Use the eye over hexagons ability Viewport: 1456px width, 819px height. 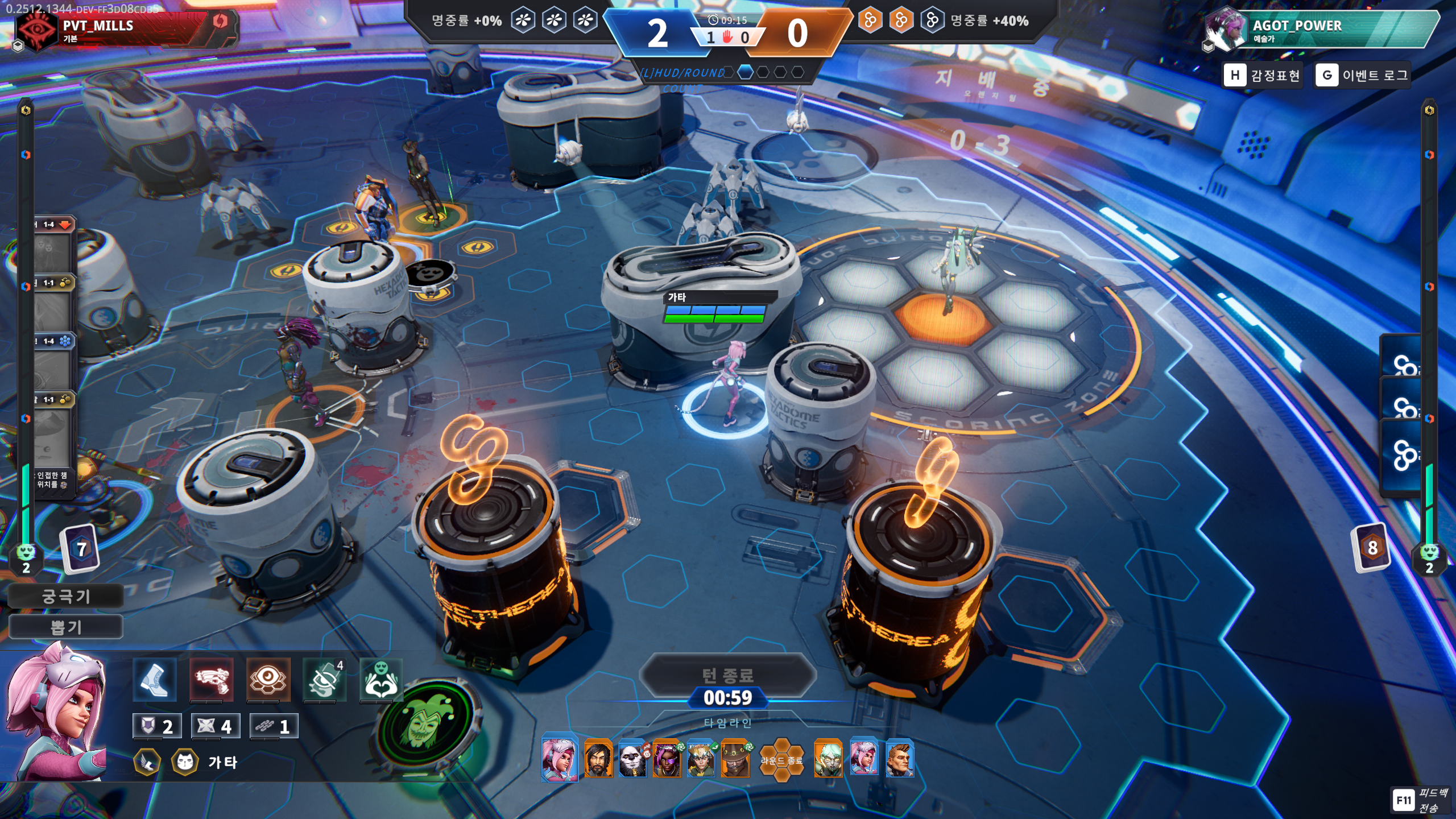(268, 680)
